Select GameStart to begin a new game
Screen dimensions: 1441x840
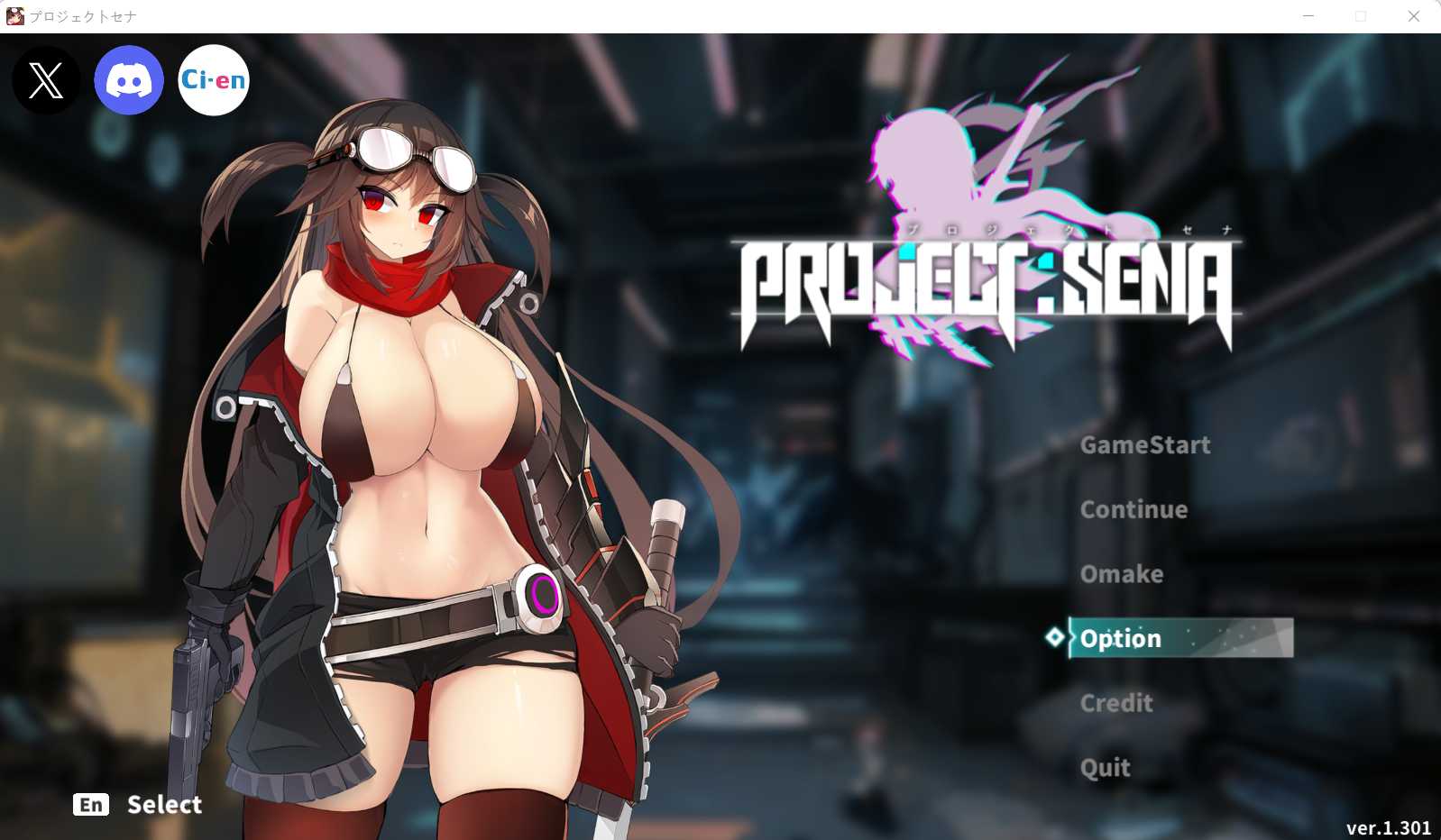point(1146,444)
